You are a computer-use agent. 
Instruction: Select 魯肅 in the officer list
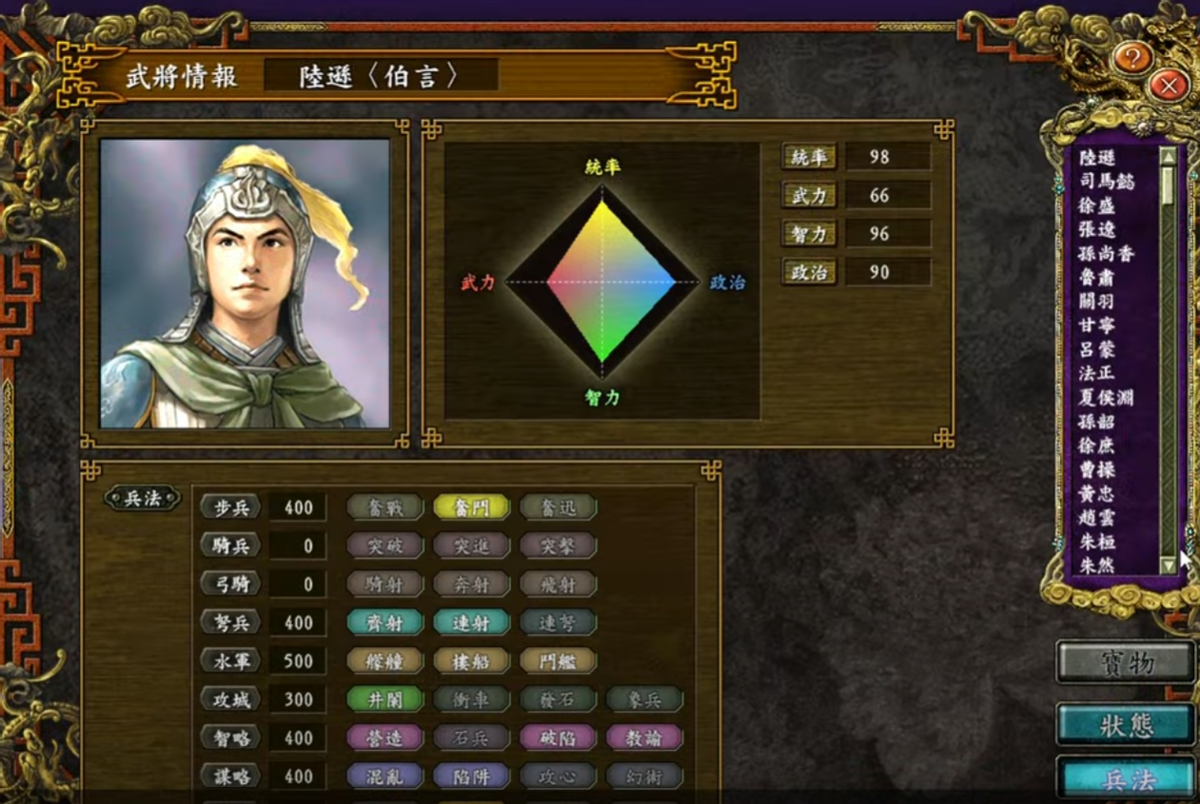pyautogui.click(x=1098, y=277)
